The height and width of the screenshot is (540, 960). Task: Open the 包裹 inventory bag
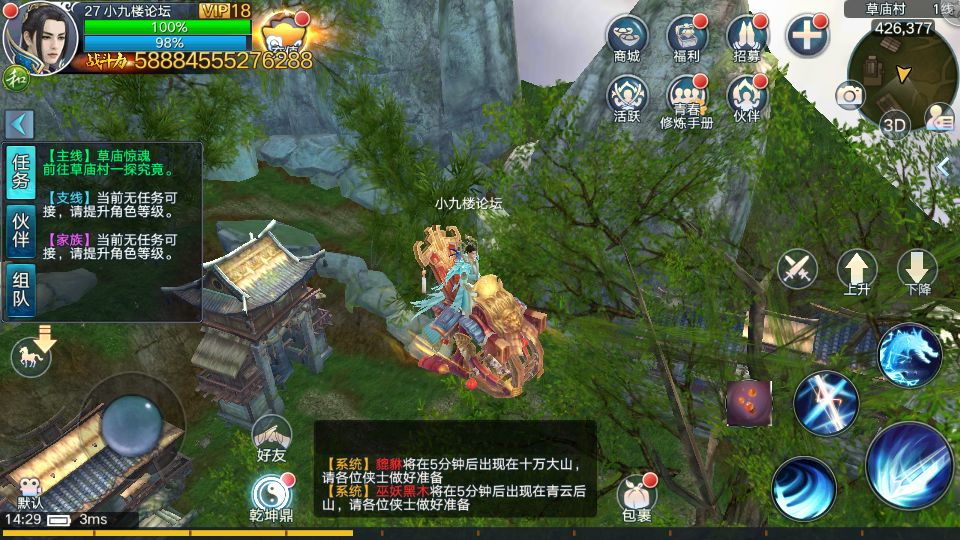pos(636,497)
